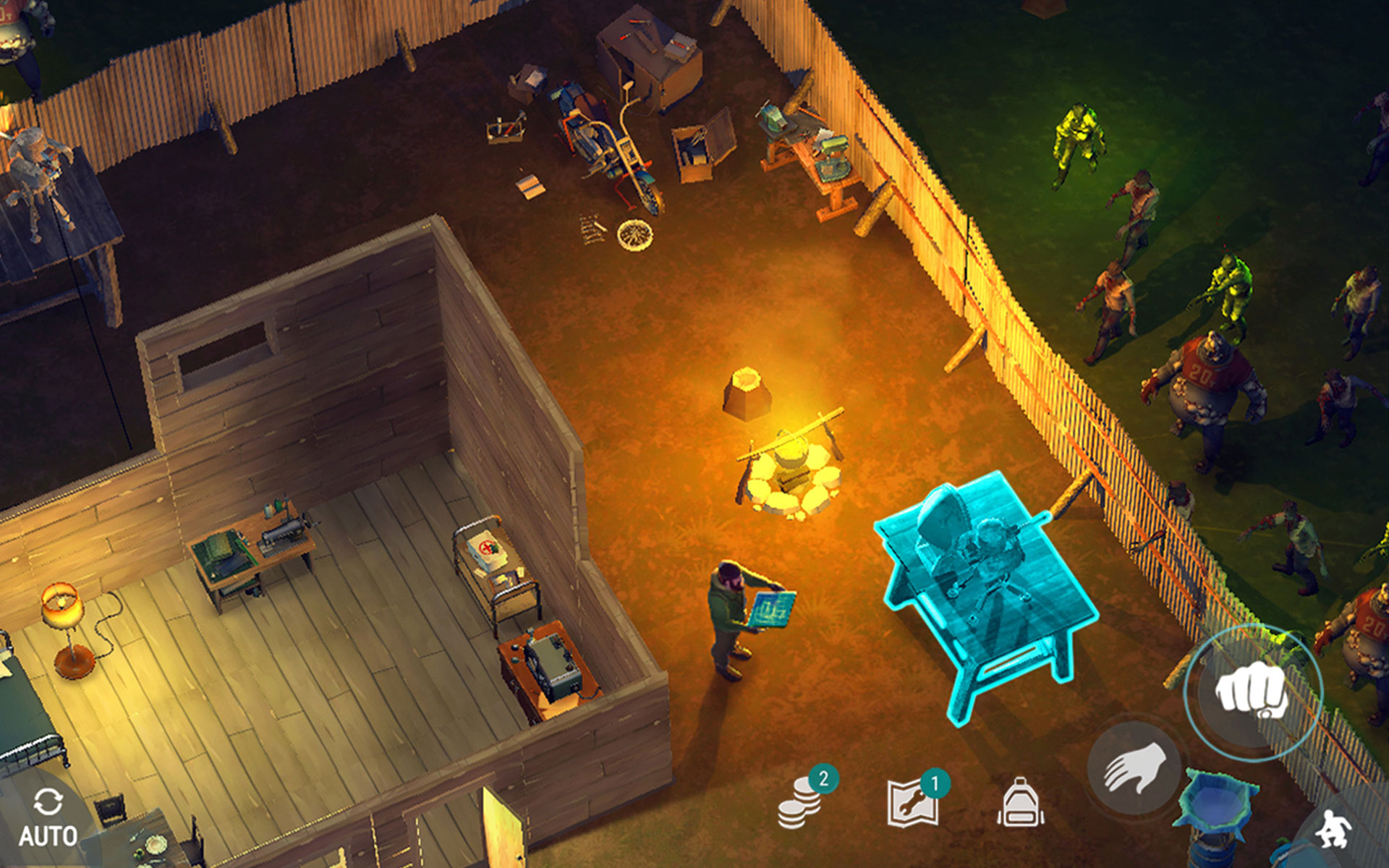The image size is (1389, 868).
Task: Open the blueprint build menu
Action: 914,801
